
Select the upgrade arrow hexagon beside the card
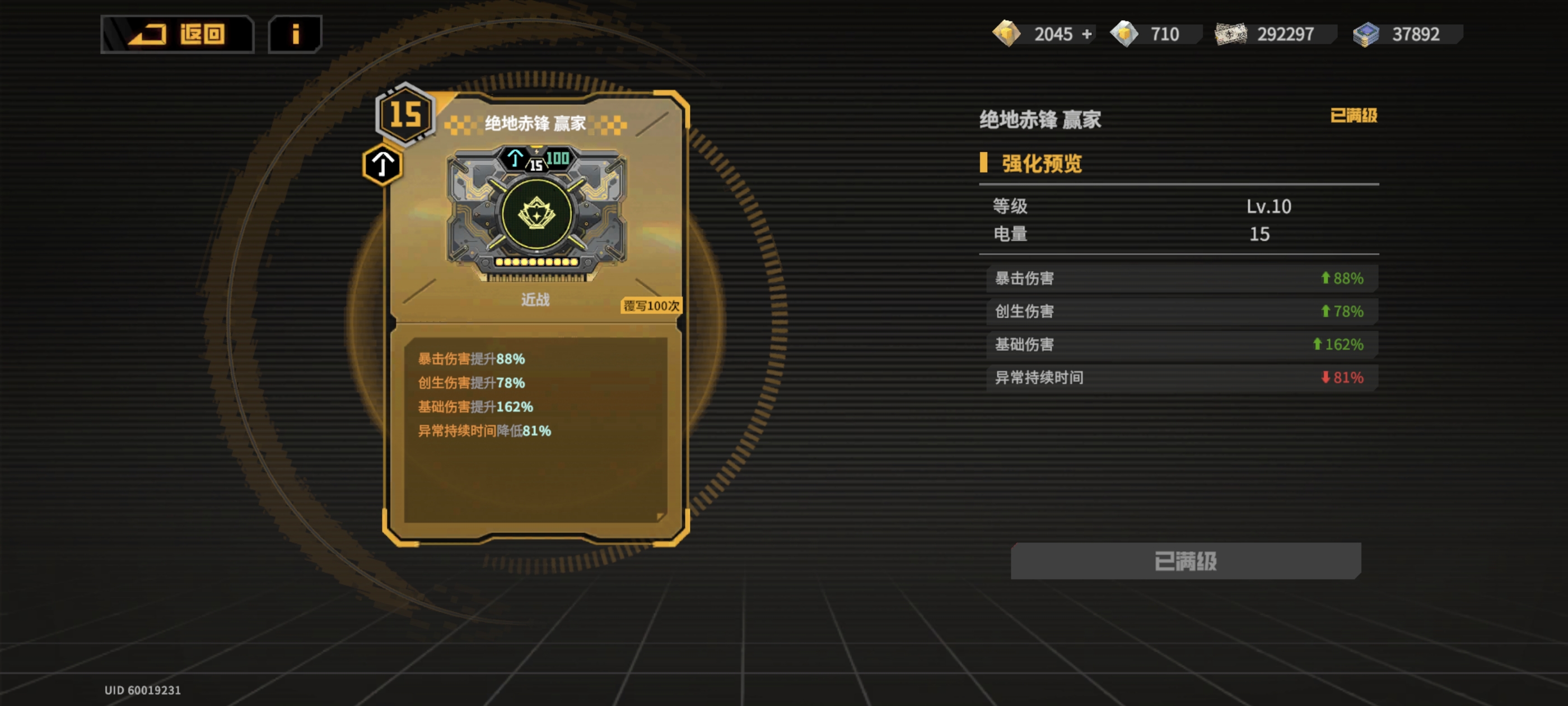click(382, 165)
